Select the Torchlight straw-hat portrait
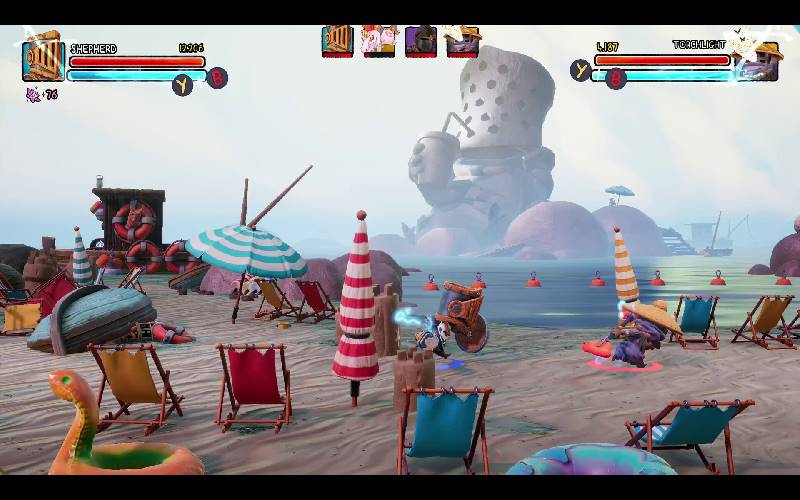Image resolution: width=800 pixels, height=500 pixels. tap(756, 61)
